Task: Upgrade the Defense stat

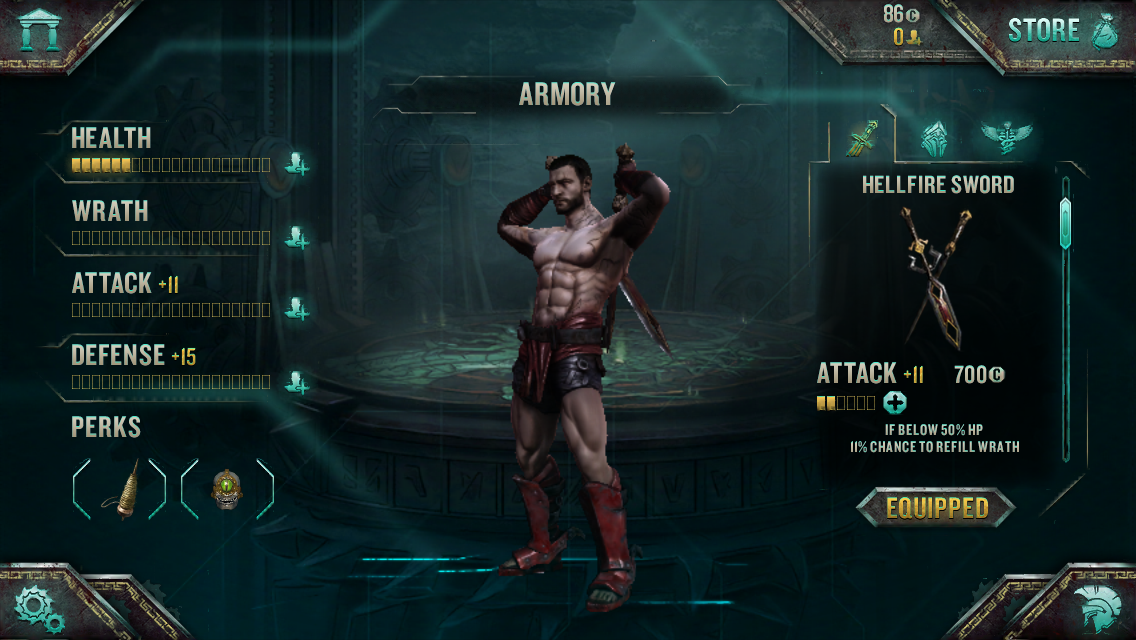Action: [296, 381]
